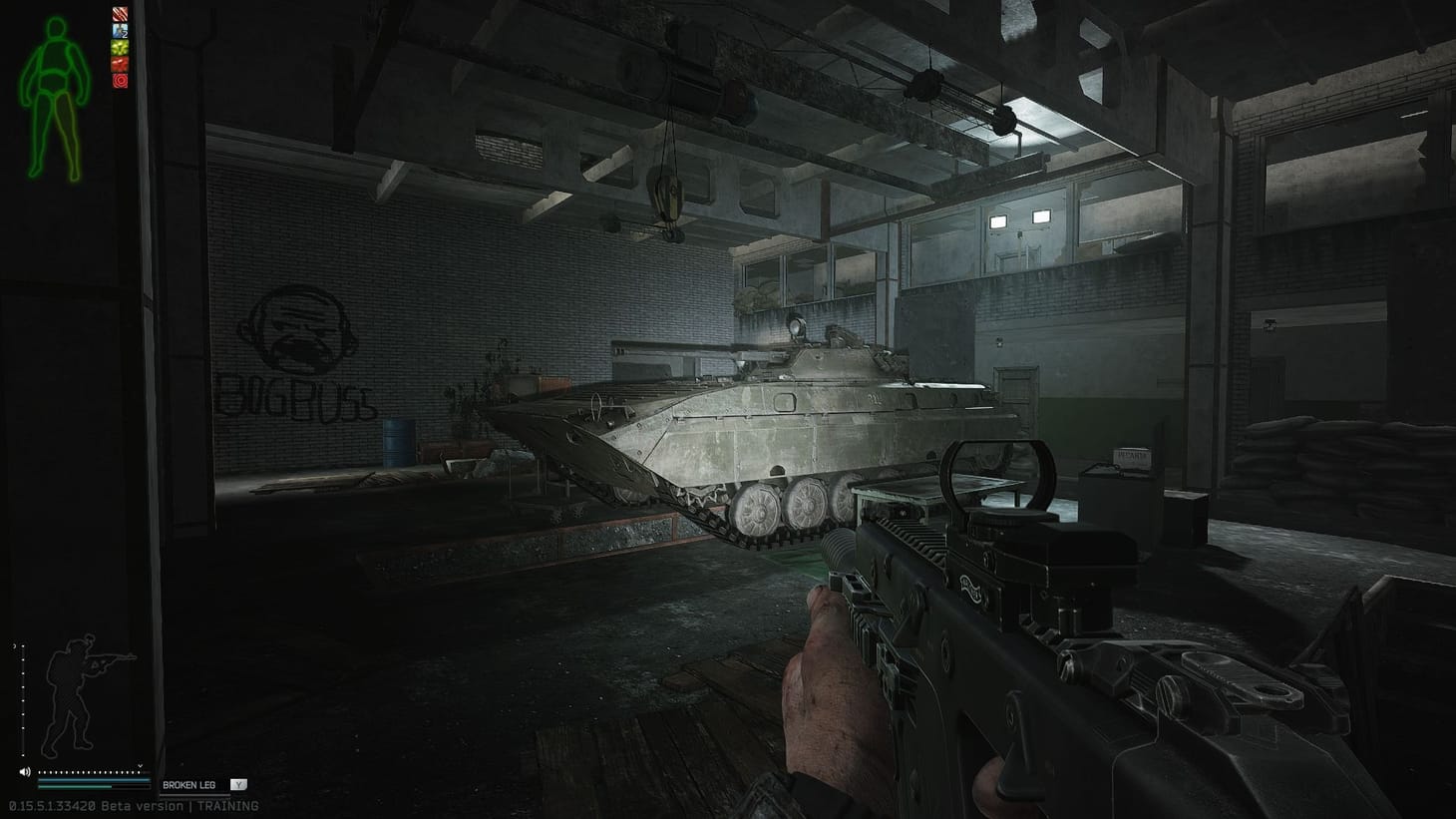Click the BROKEN LEG status label
This screenshot has width=1456, height=819.
tap(189, 785)
